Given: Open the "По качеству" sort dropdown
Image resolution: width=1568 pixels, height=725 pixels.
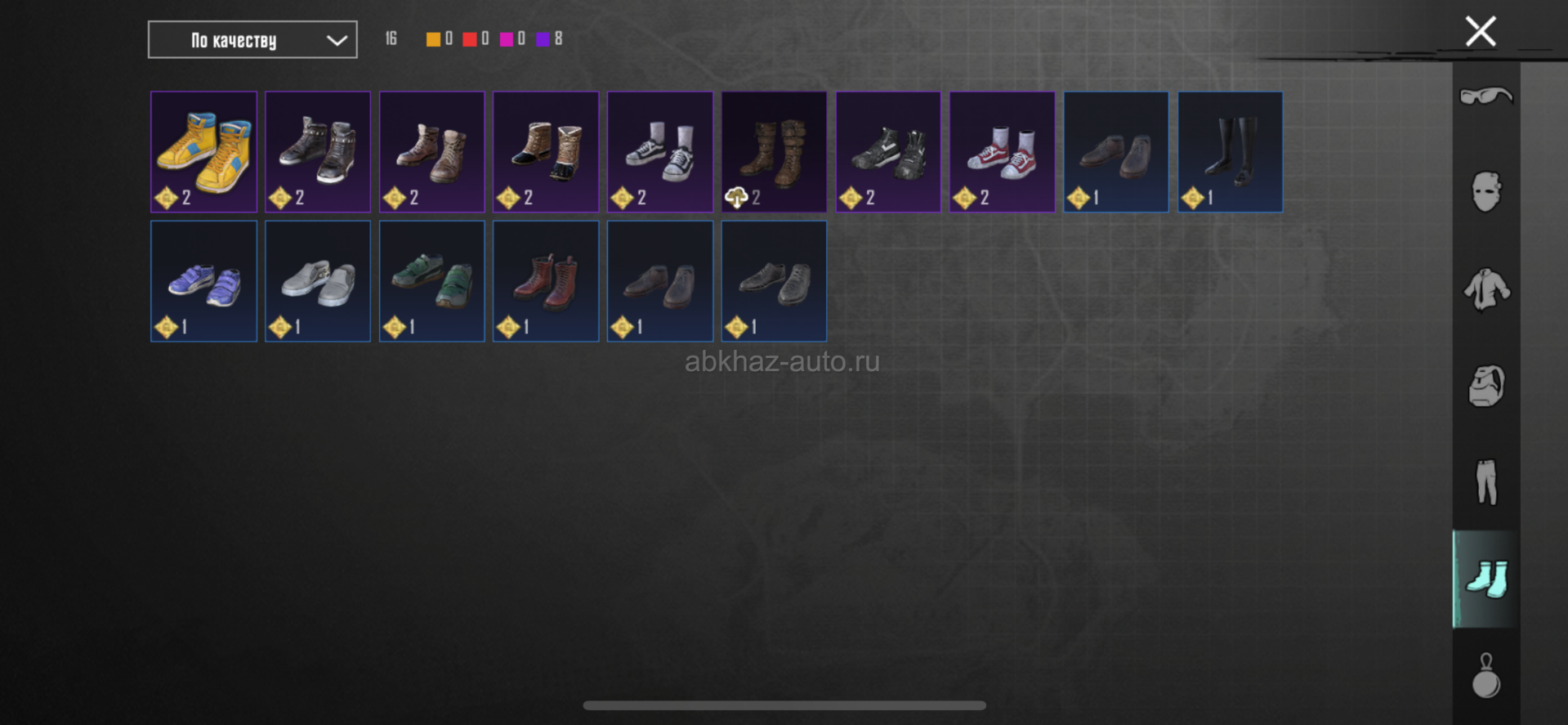Looking at the screenshot, I should pos(252,40).
